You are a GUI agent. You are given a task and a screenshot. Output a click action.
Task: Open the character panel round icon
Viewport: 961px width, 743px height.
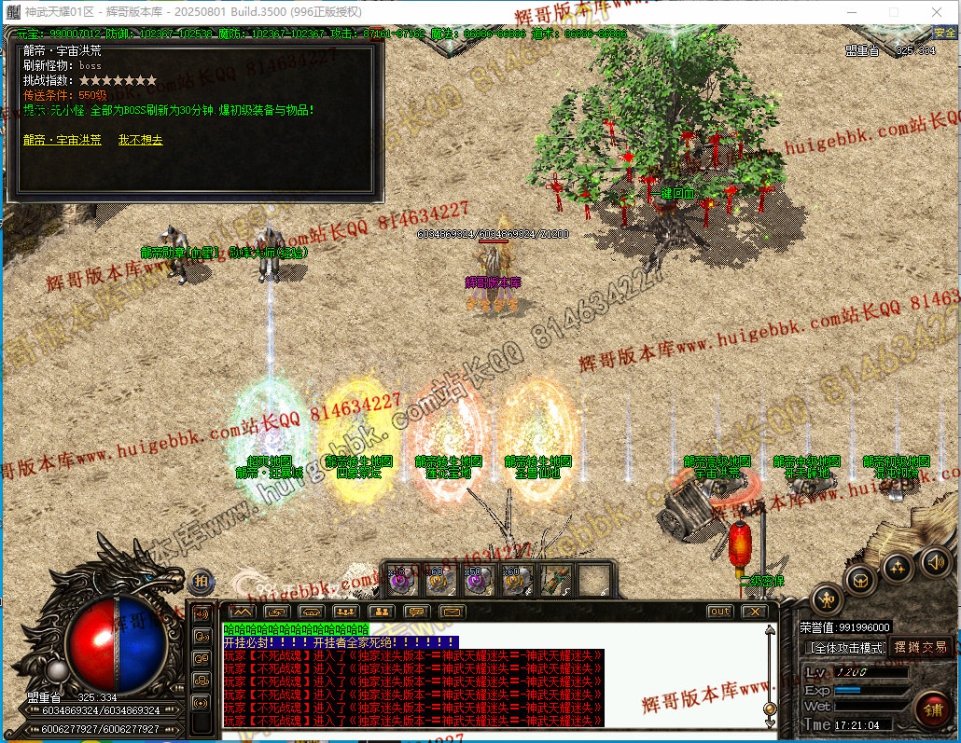point(825,599)
